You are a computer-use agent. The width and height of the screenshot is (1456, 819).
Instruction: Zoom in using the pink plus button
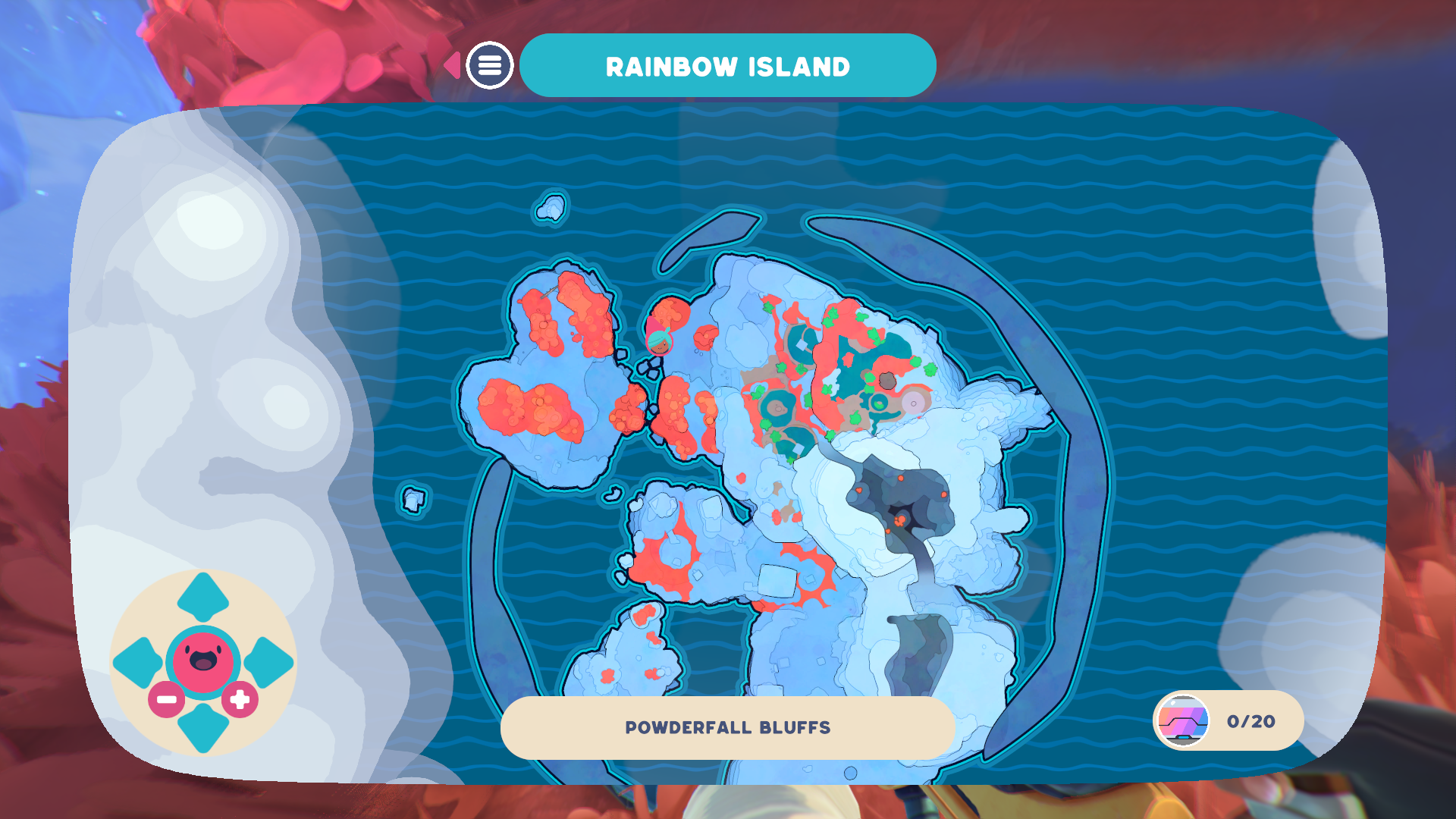(240, 699)
